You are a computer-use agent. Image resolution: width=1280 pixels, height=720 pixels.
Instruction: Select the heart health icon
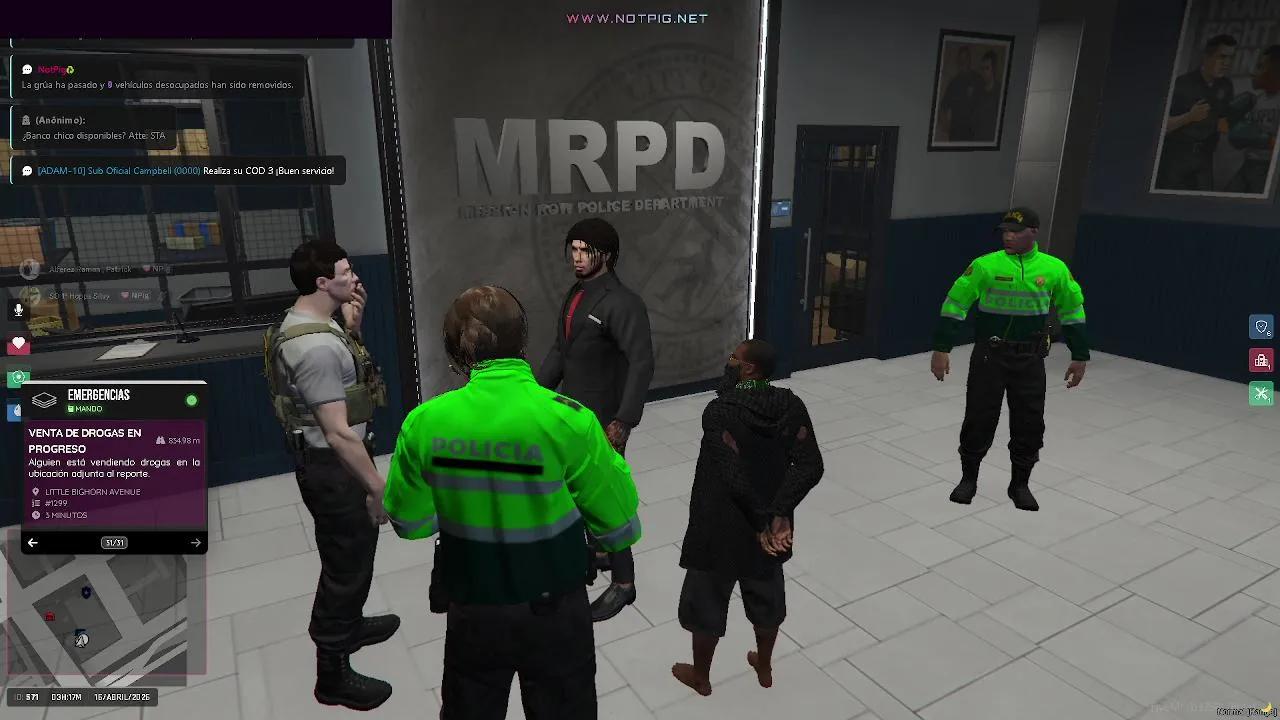coord(18,344)
